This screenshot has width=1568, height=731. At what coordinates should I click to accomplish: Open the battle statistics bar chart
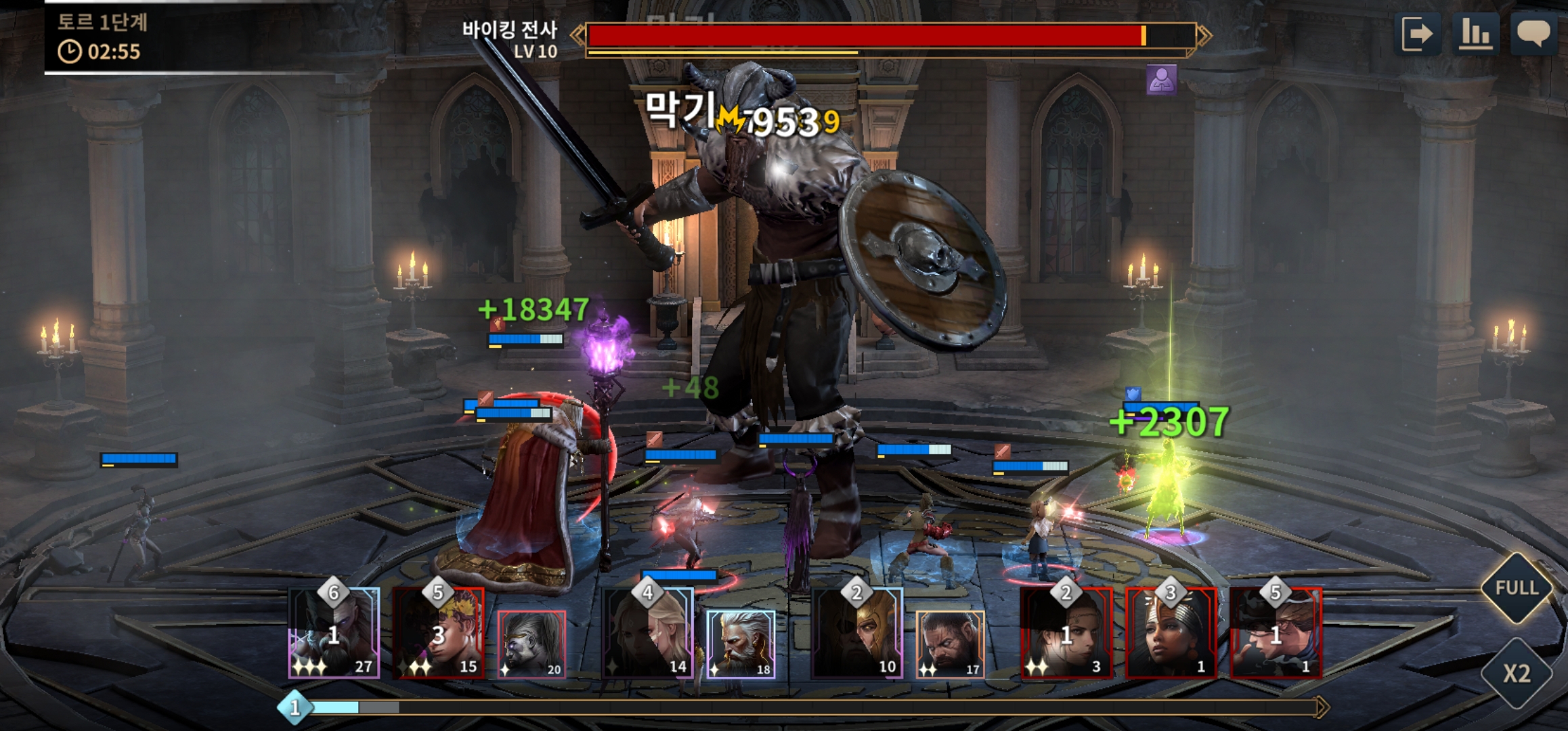(1476, 34)
